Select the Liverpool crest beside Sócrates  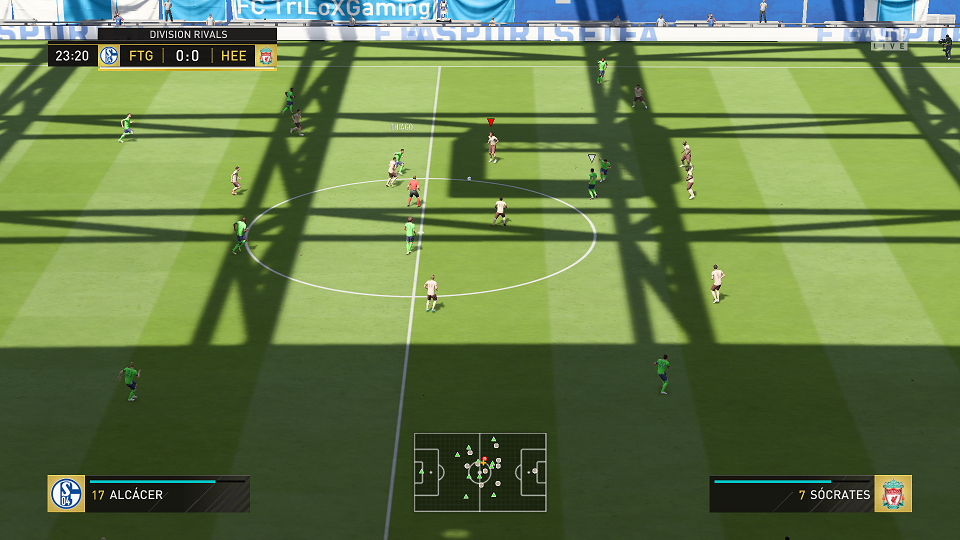(893, 494)
